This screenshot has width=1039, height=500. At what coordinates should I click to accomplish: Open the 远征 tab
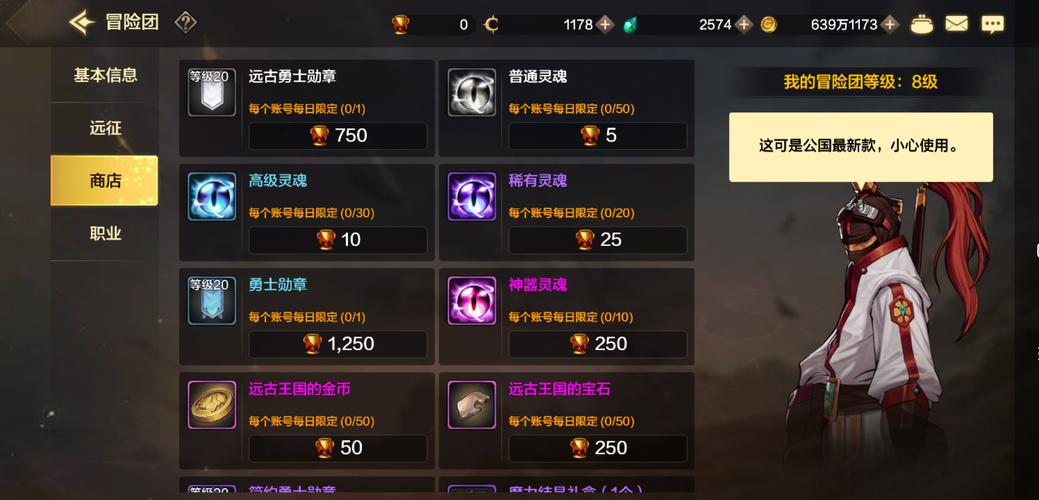tap(105, 128)
